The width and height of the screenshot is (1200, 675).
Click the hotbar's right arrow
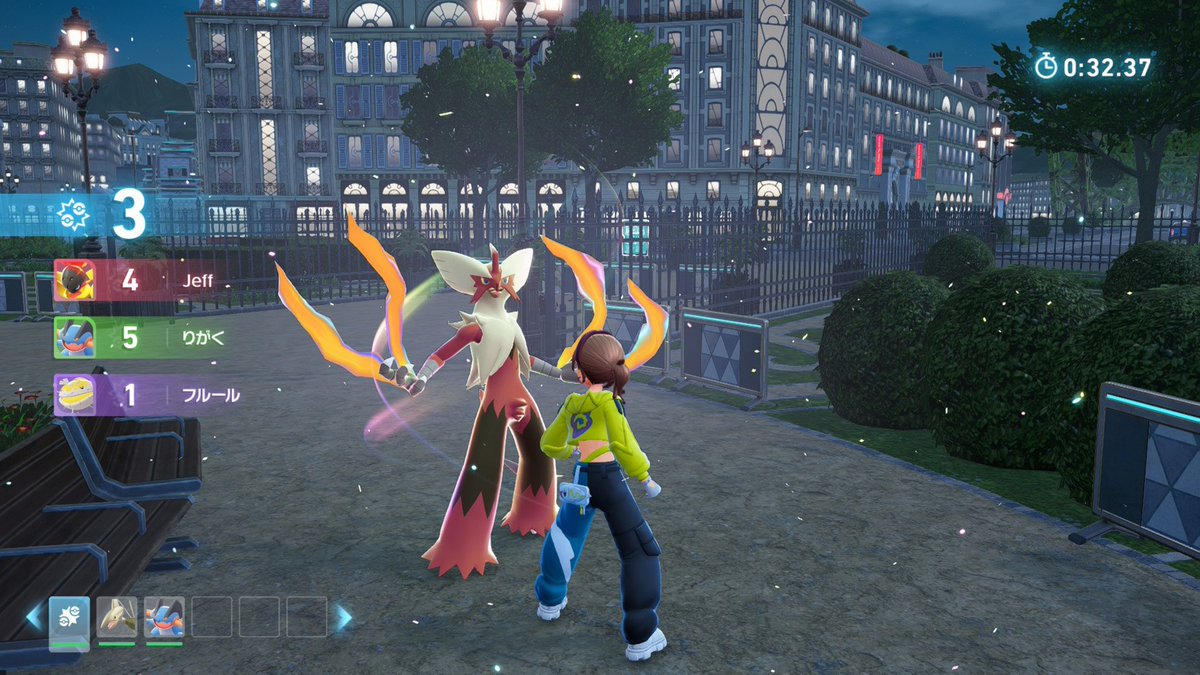tap(344, 617)
